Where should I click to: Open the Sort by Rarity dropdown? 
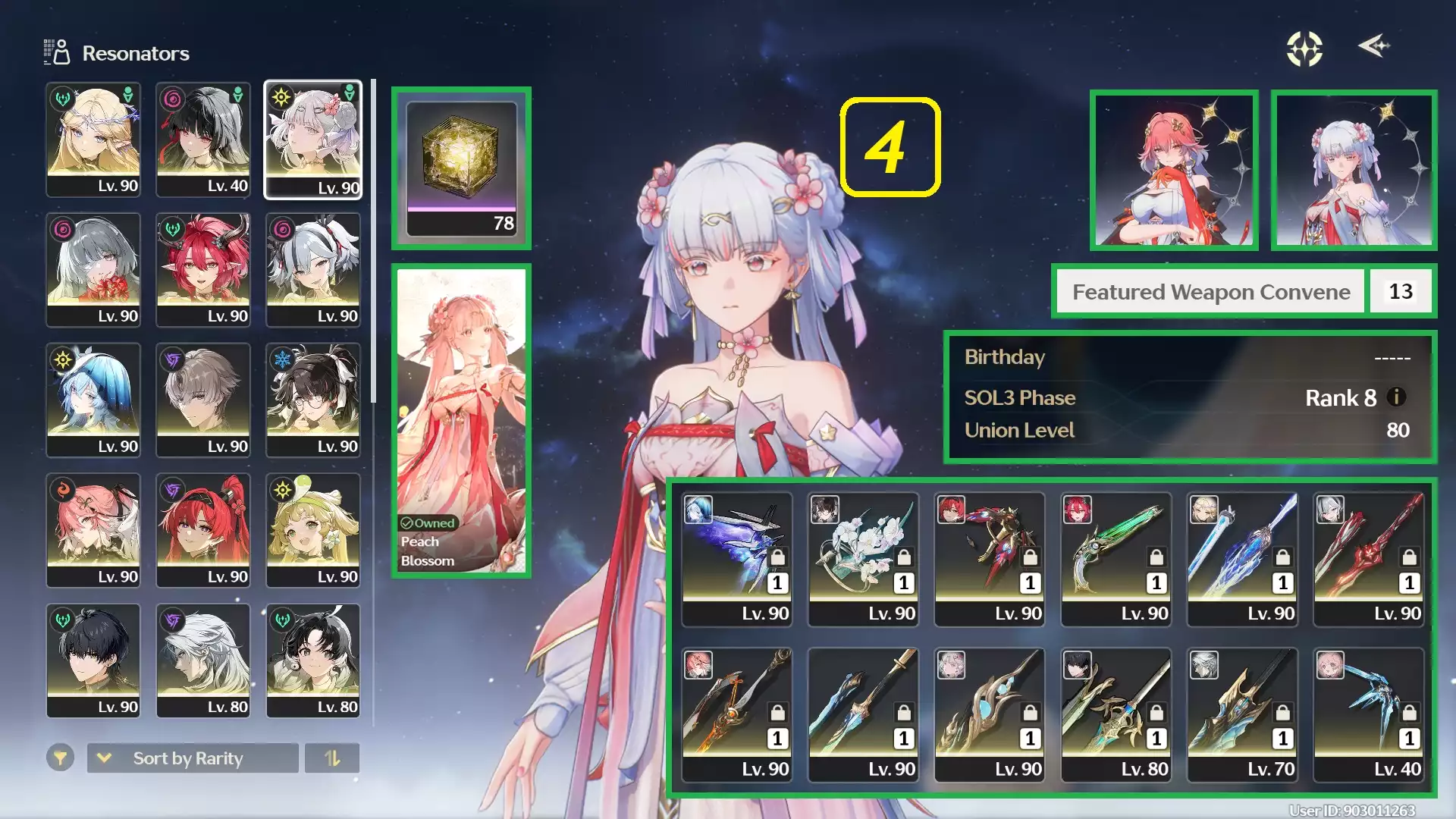[x=193, y=758]
